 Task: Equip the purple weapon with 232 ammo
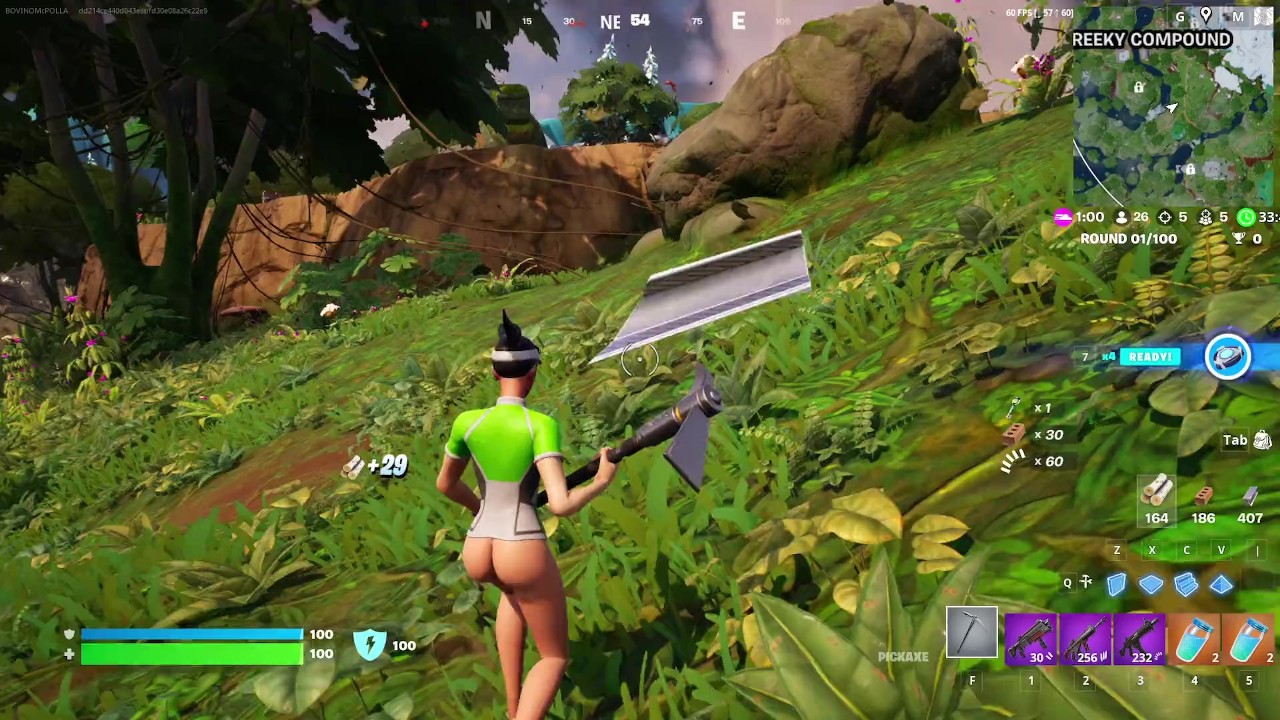tap(1139, 638)
